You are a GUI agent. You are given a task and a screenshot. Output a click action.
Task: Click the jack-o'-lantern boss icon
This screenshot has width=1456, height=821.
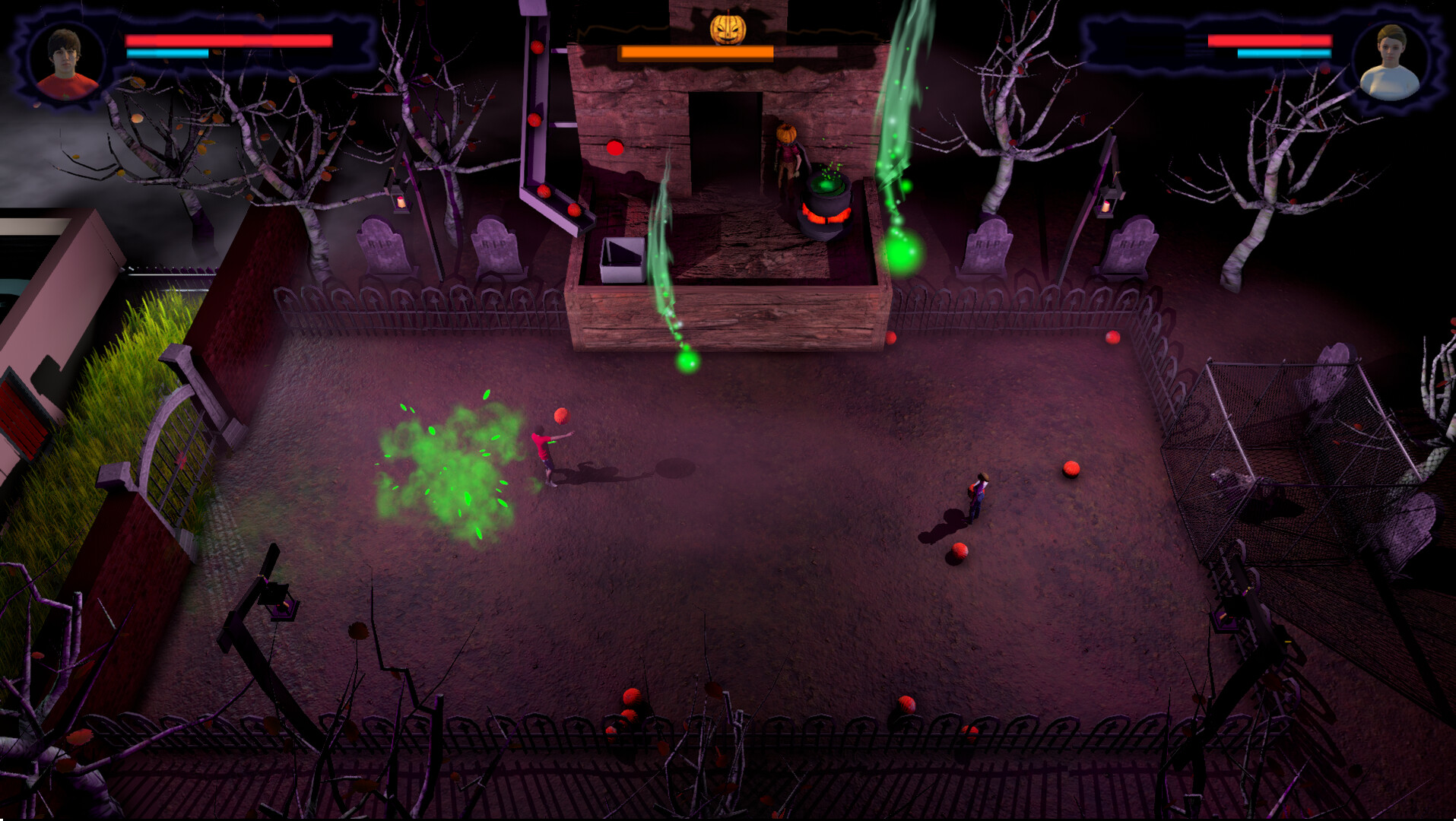[x=728, y=29]
